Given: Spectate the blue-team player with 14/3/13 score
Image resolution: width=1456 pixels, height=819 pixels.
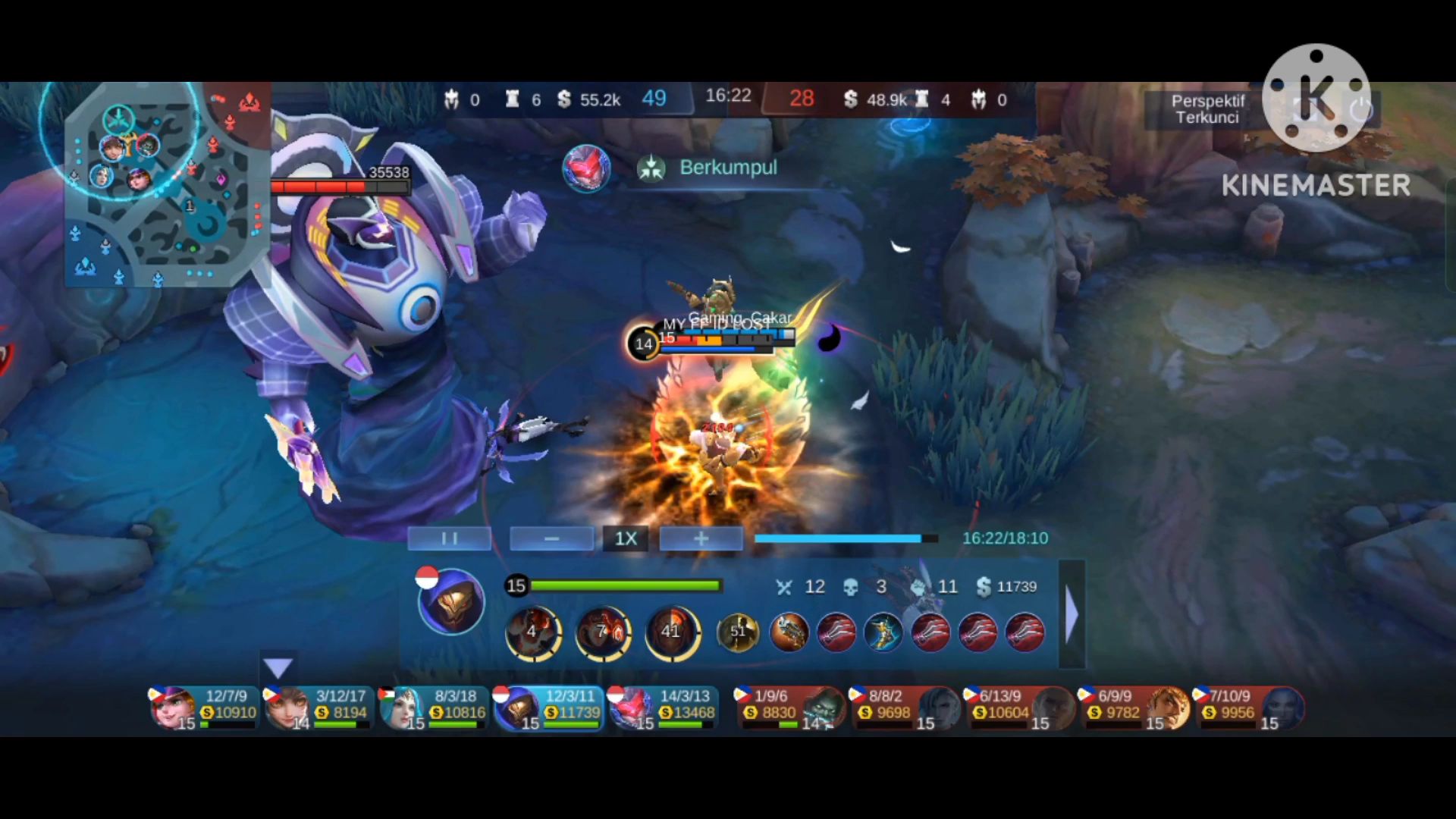Looking at the screenshot, I should pos(664,708).
